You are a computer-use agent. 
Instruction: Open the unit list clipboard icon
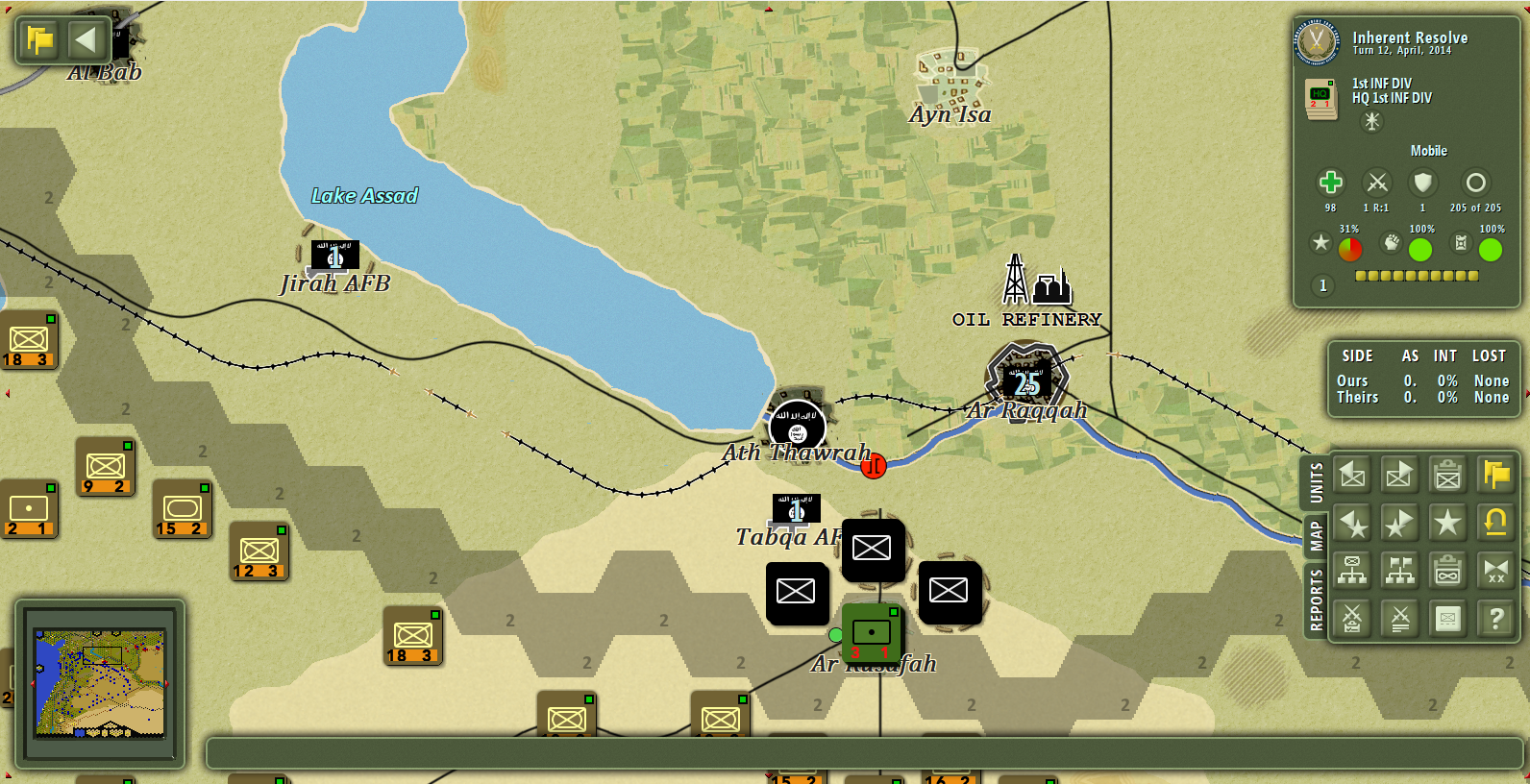pos(1447,476)
